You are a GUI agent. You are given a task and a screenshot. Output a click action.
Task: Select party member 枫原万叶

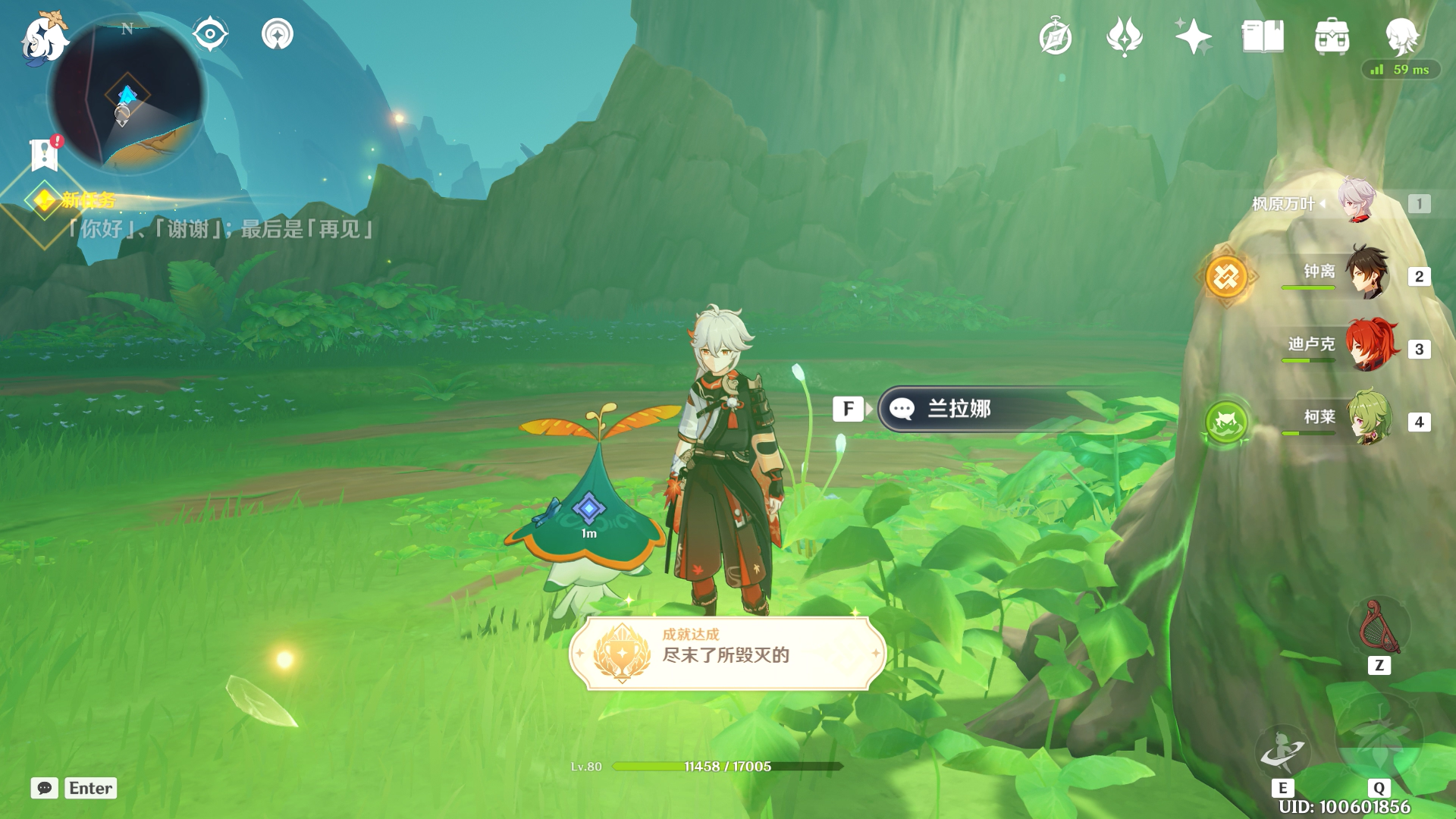1357,202
